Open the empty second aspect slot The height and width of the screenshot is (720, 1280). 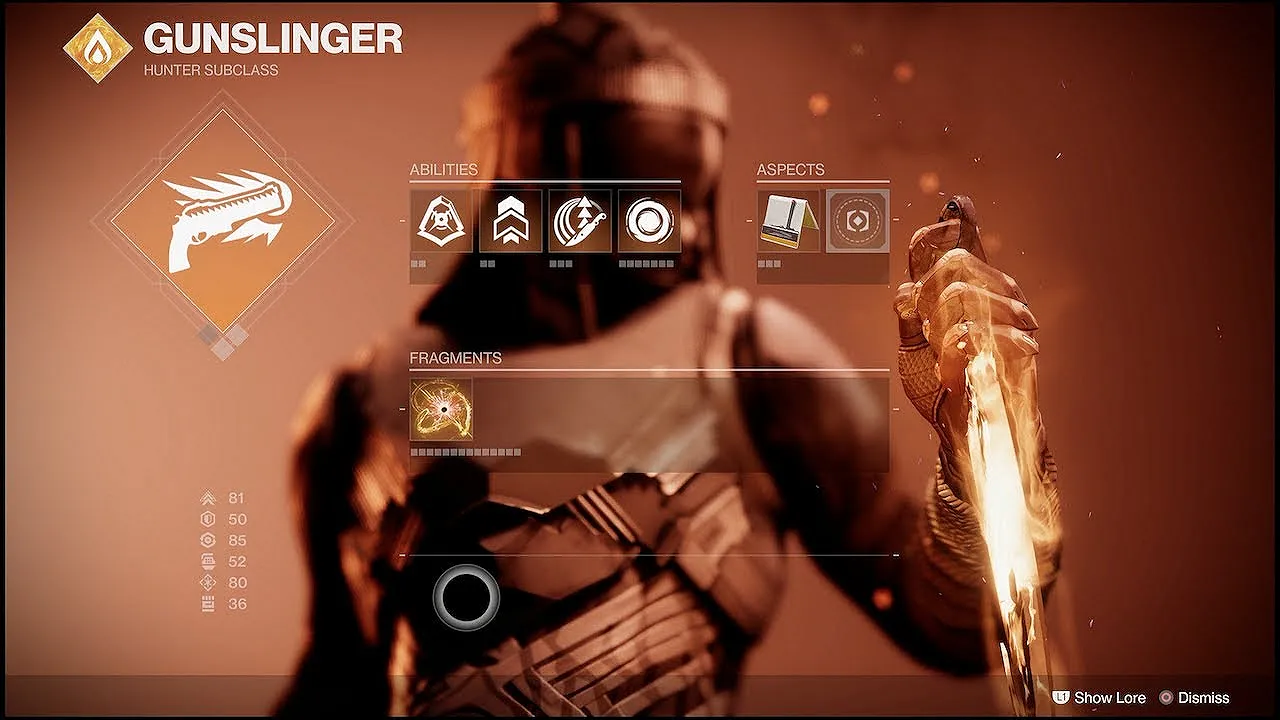(x=857, y=221)
